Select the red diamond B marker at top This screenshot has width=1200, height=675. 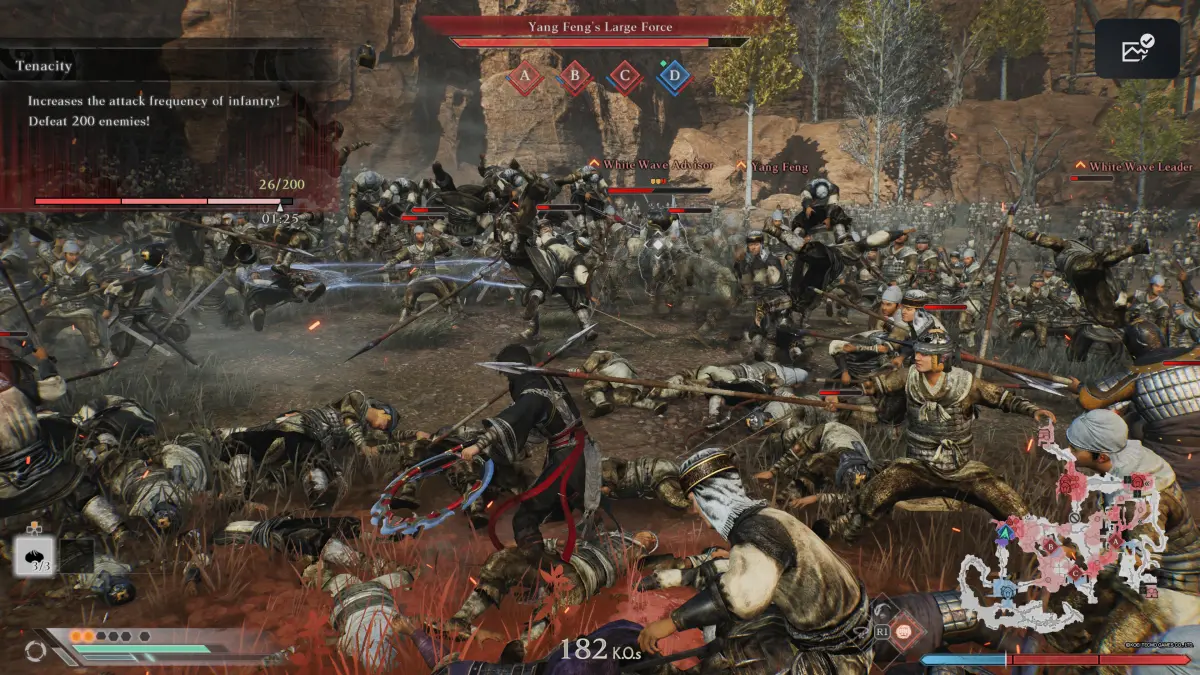pyautogui.click(x=575, y=77)
